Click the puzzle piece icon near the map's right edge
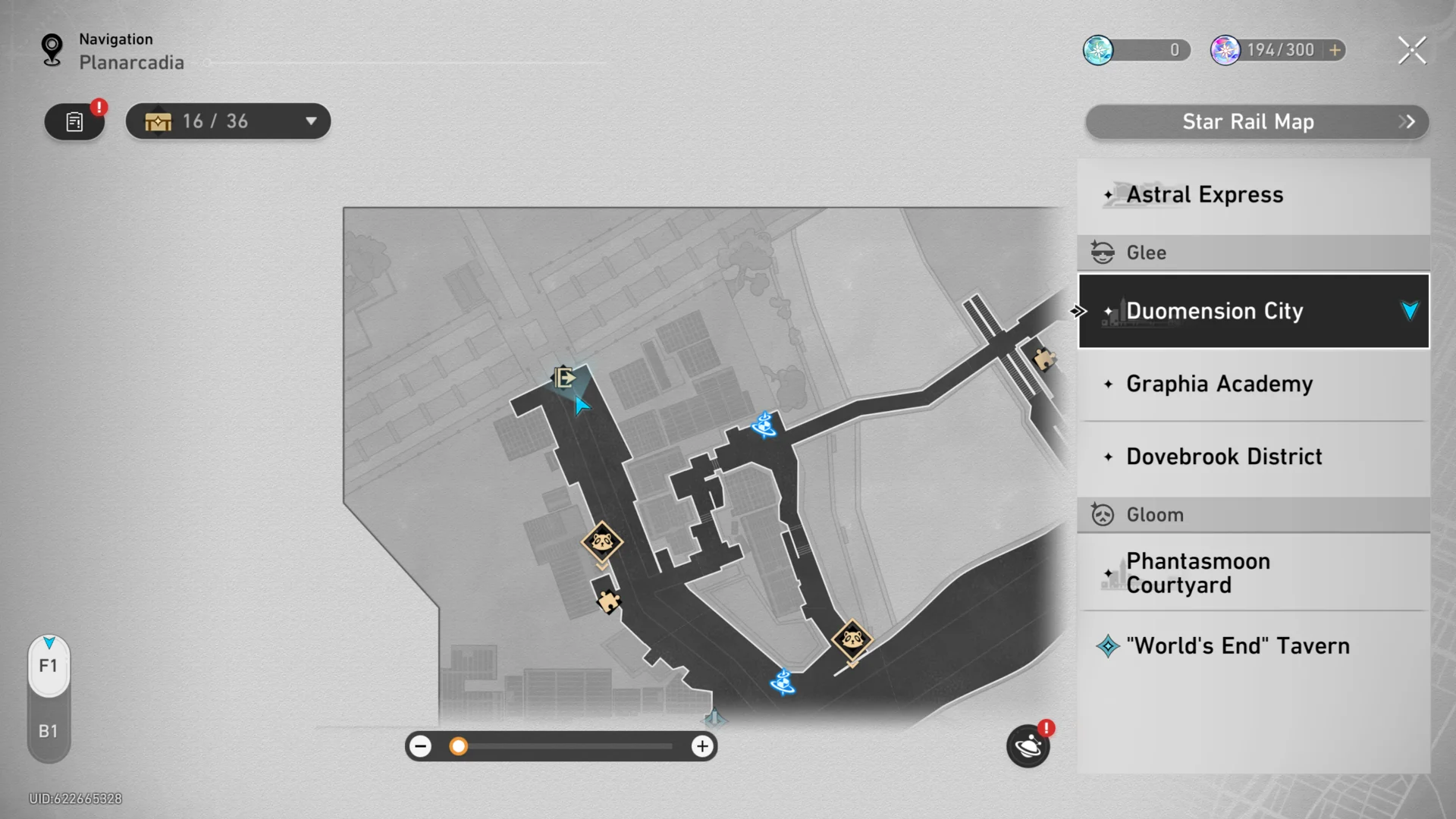The width and height of the screenshot is (1456, 819). click(1045, 358)
